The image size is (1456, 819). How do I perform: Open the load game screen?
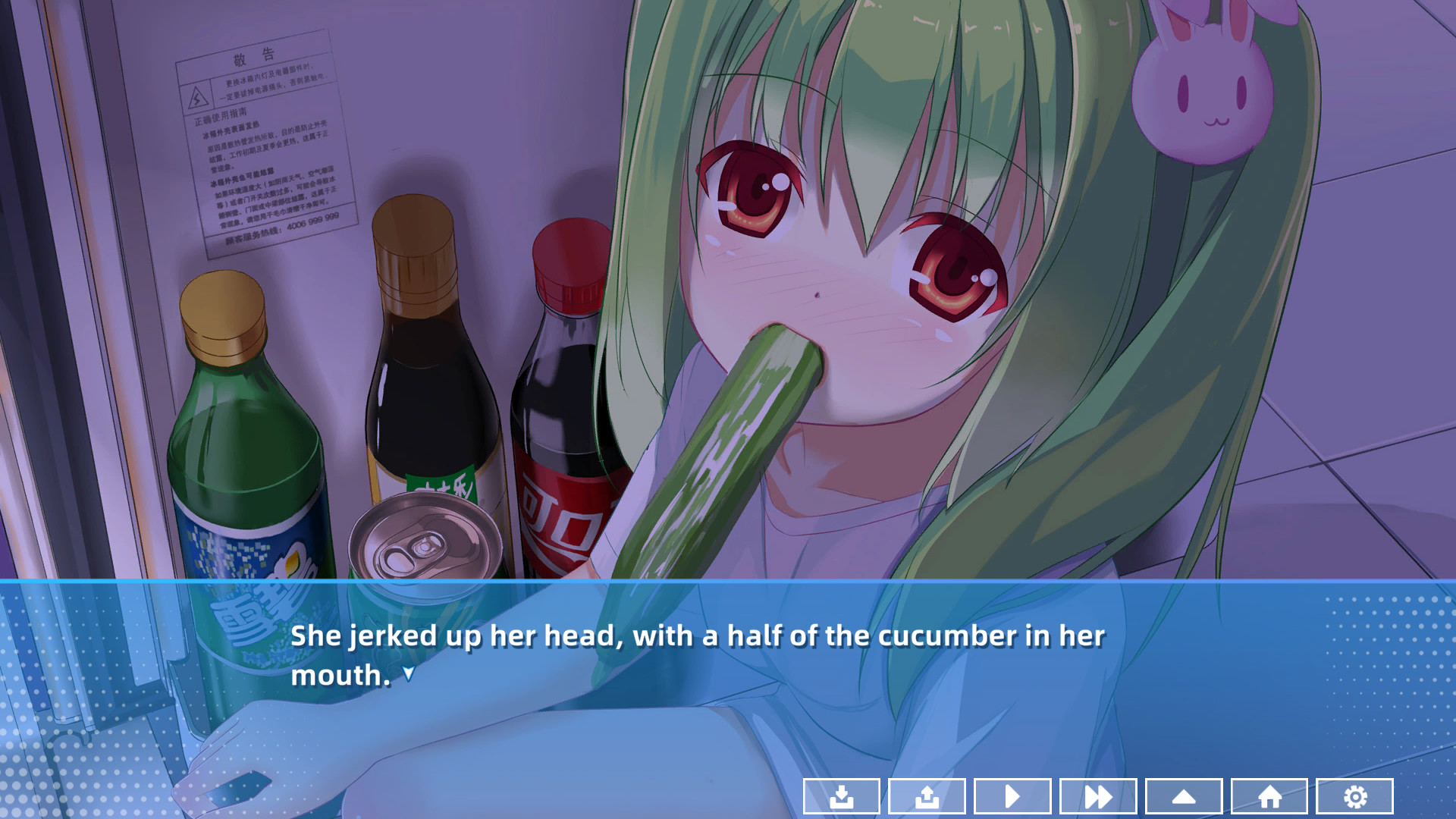[x=926, y=796]
